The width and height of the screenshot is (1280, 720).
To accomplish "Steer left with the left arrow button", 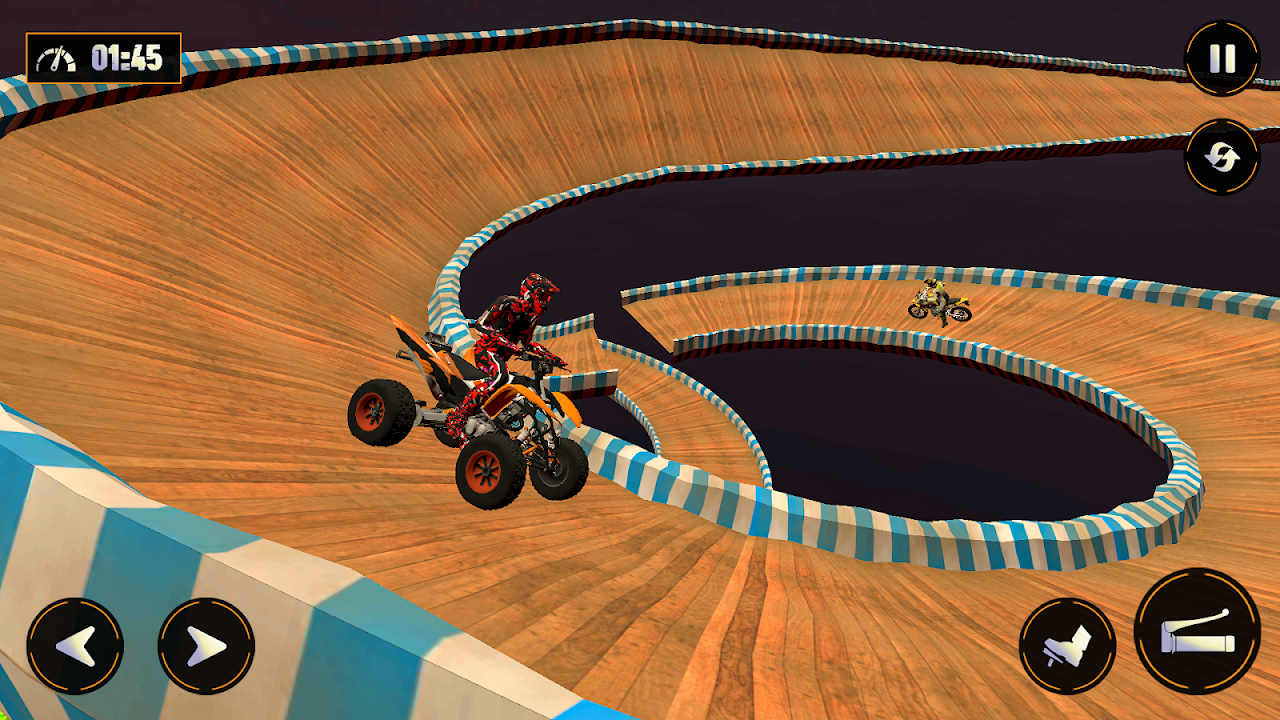I will (x=75, y=646).
